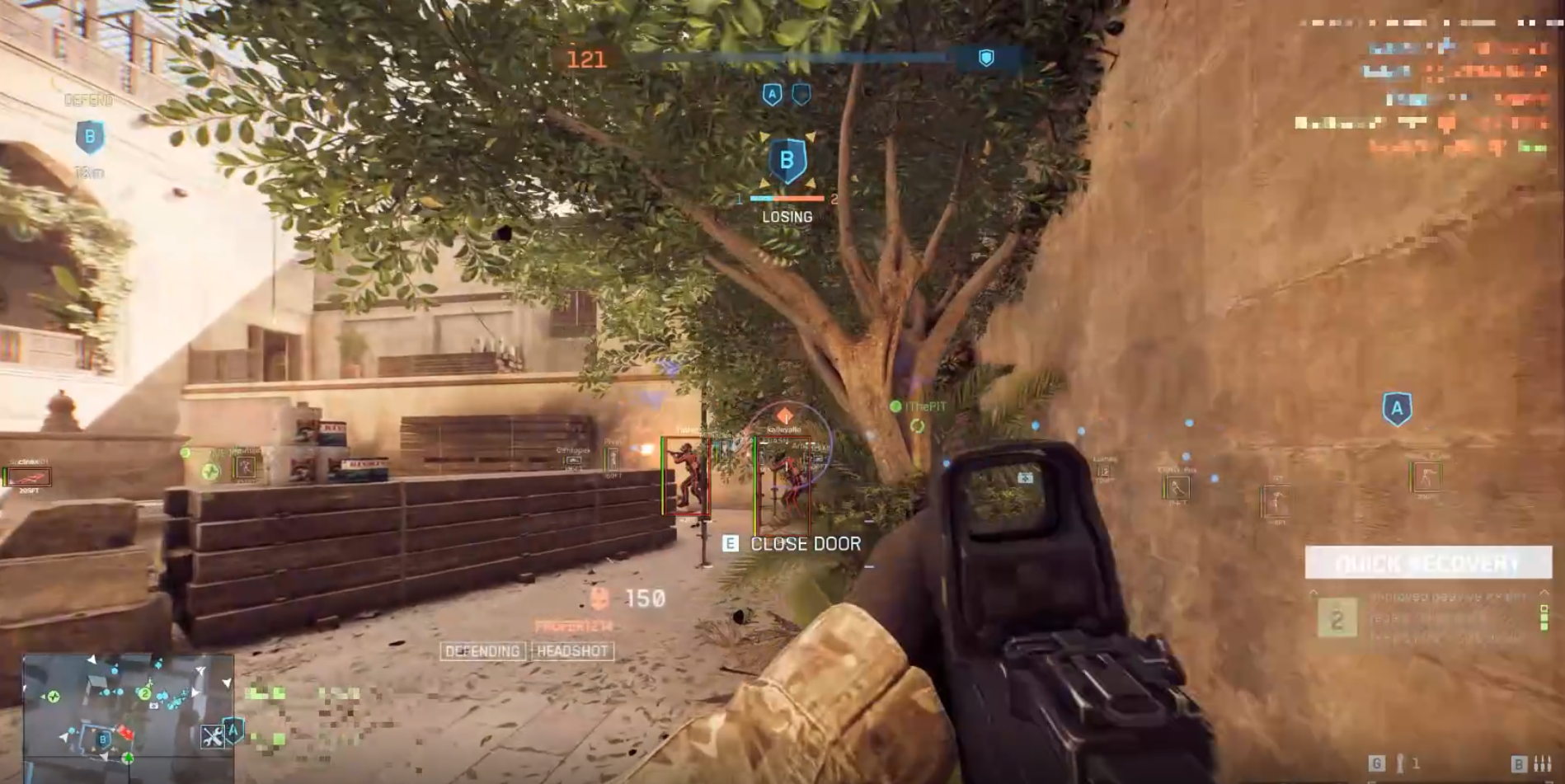Select the small A flag under the ticket bar
The image size is (1565, 784).
coord(772,95)
